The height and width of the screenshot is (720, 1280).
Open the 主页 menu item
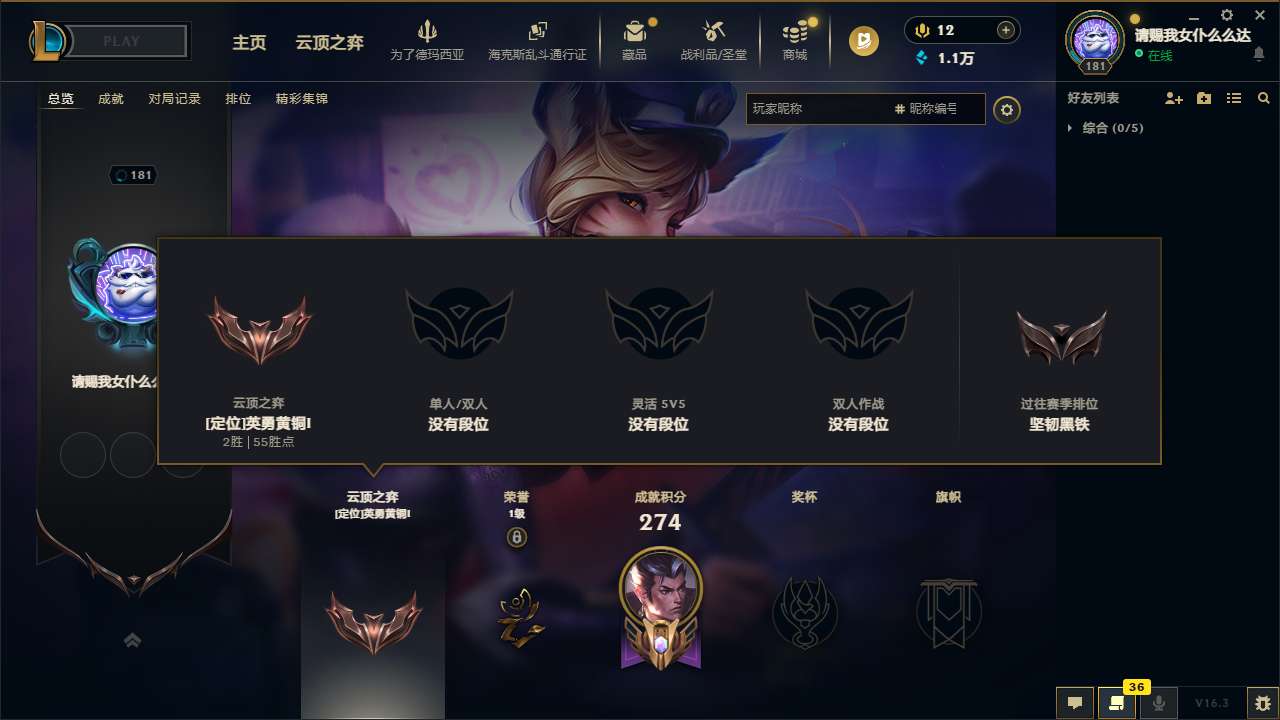(x=249, y=43)
